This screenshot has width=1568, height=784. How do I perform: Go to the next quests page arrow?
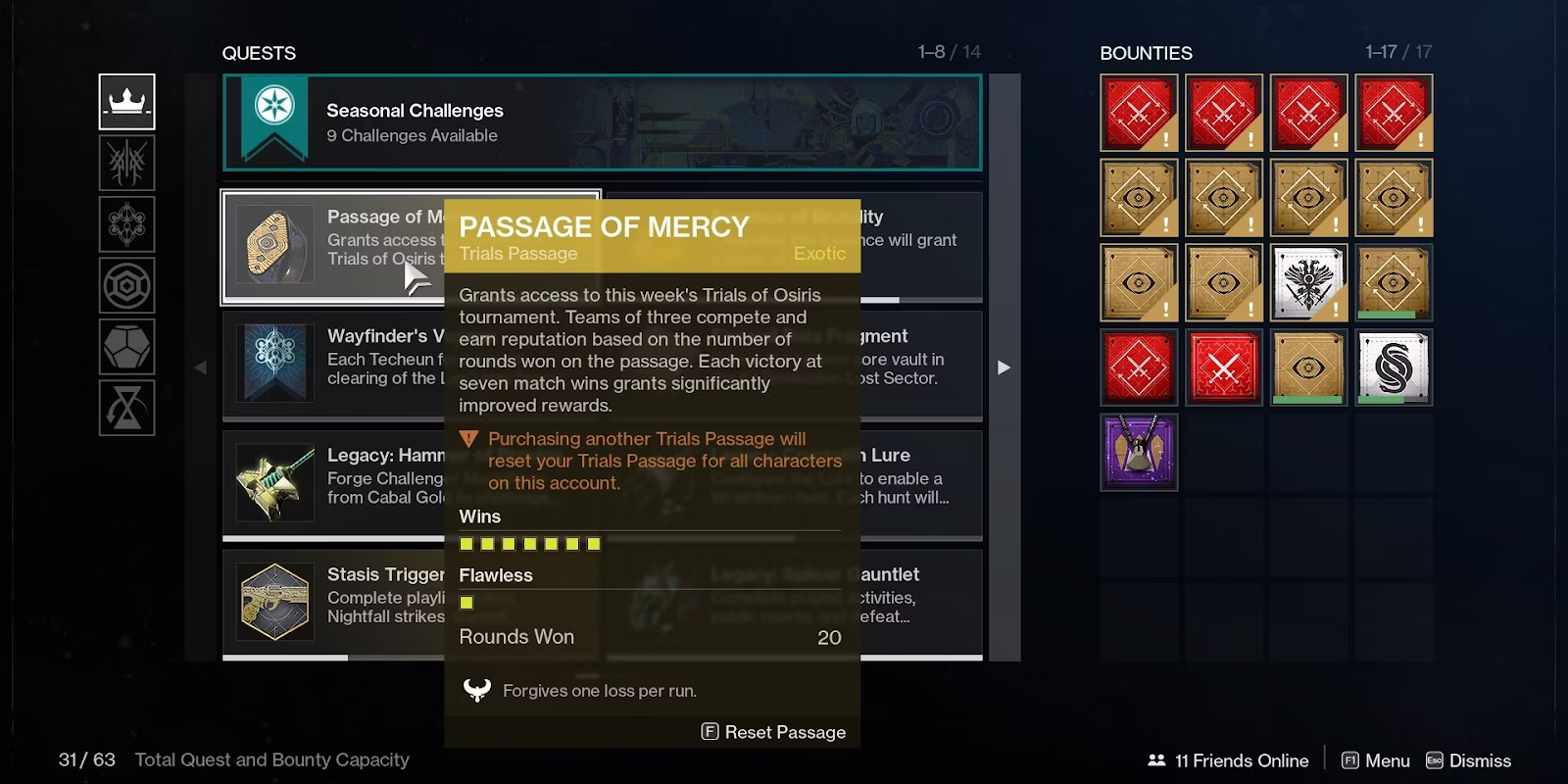tap(1004, 367)
